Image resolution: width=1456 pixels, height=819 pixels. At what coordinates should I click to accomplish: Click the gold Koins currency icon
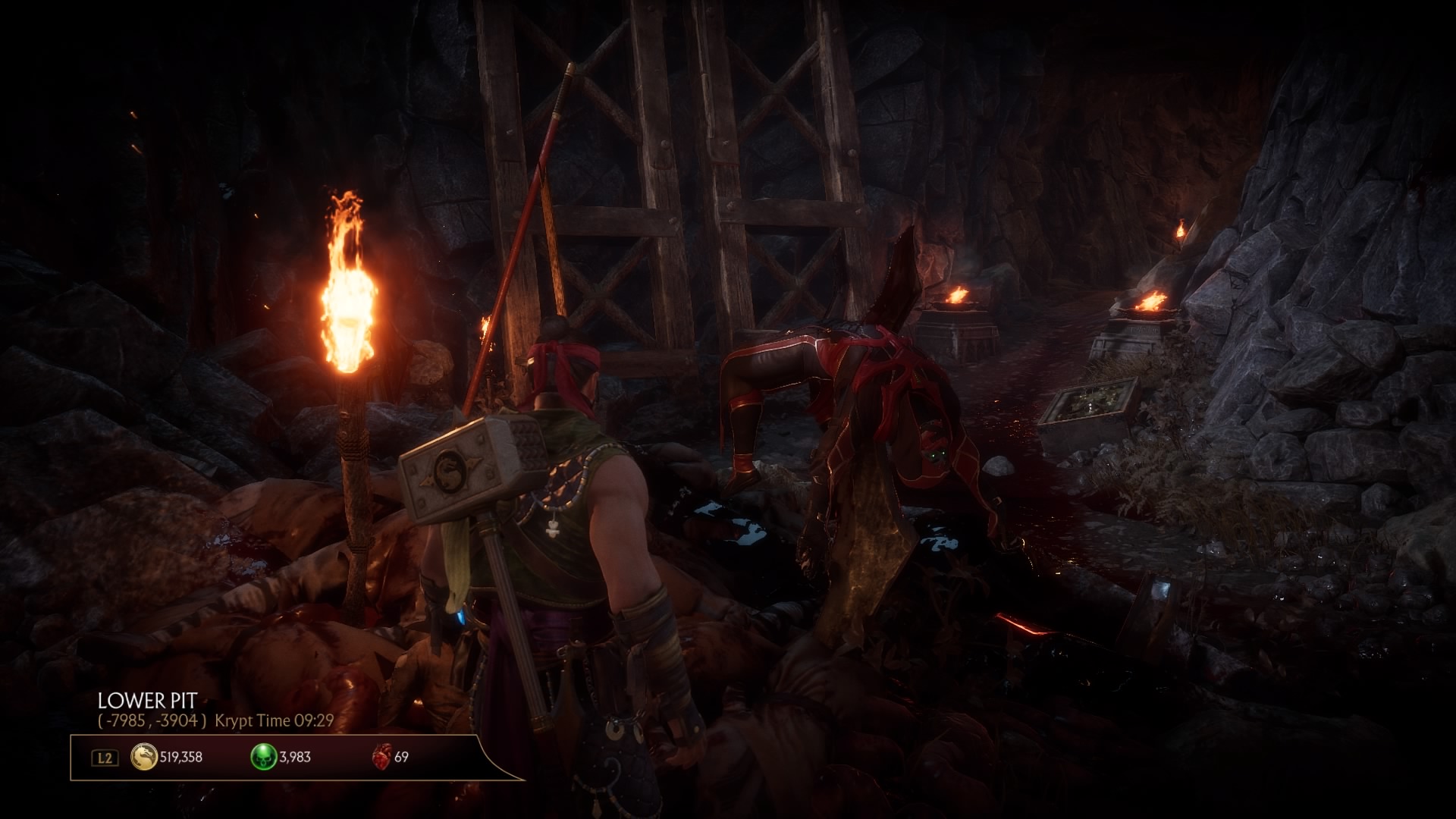point(144,757)
